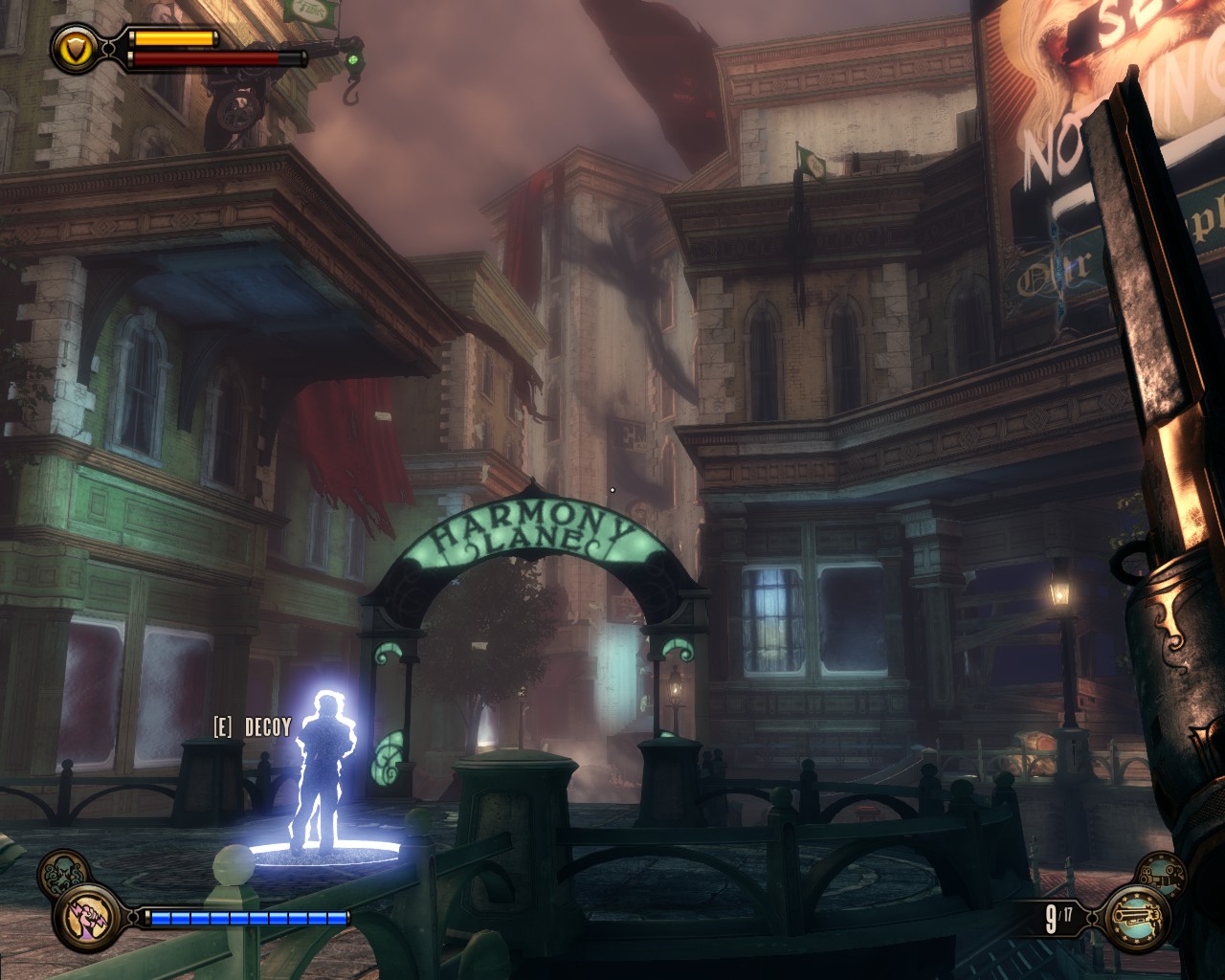Click the golden shield icon
The image size is (1225, 980).
74,47
